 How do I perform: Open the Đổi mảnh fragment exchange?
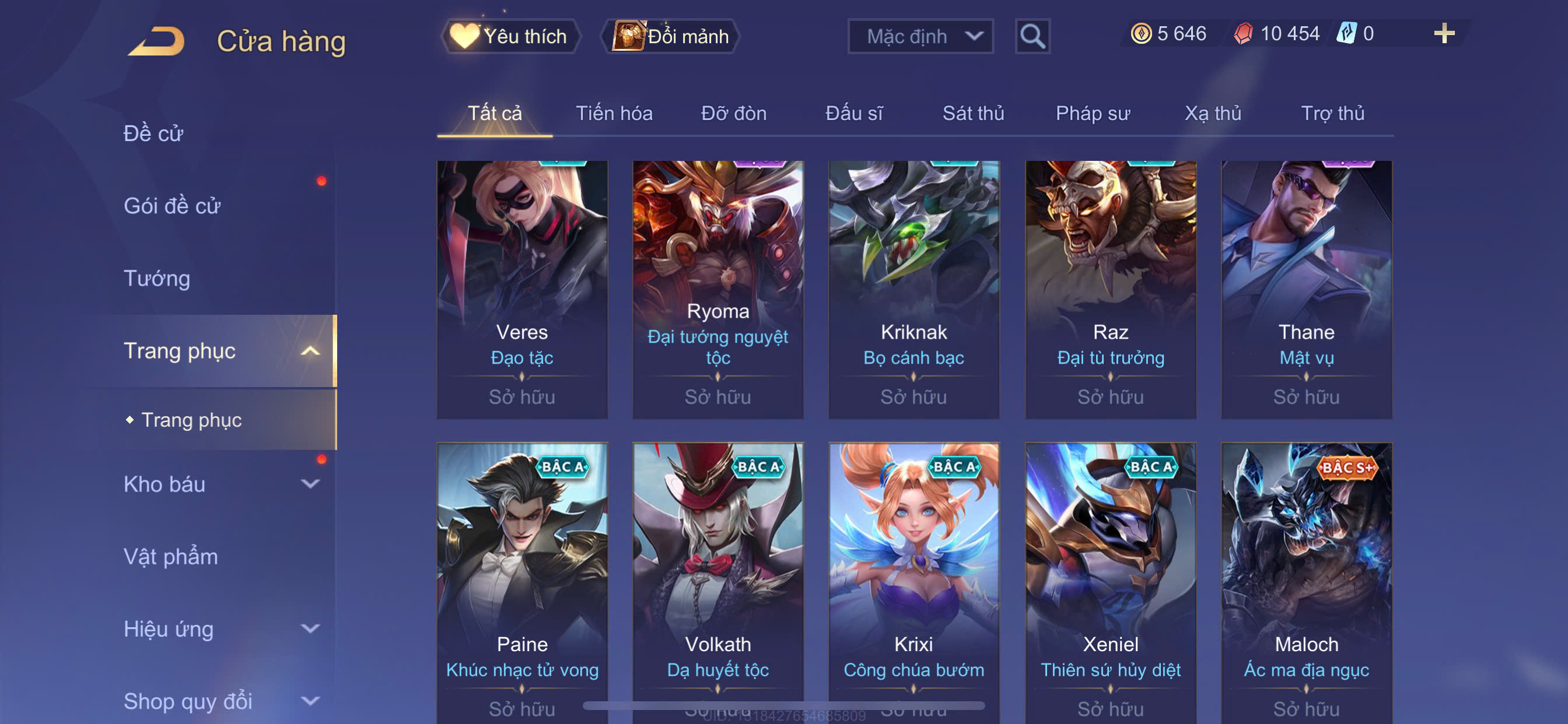click(x=671, y=37)
